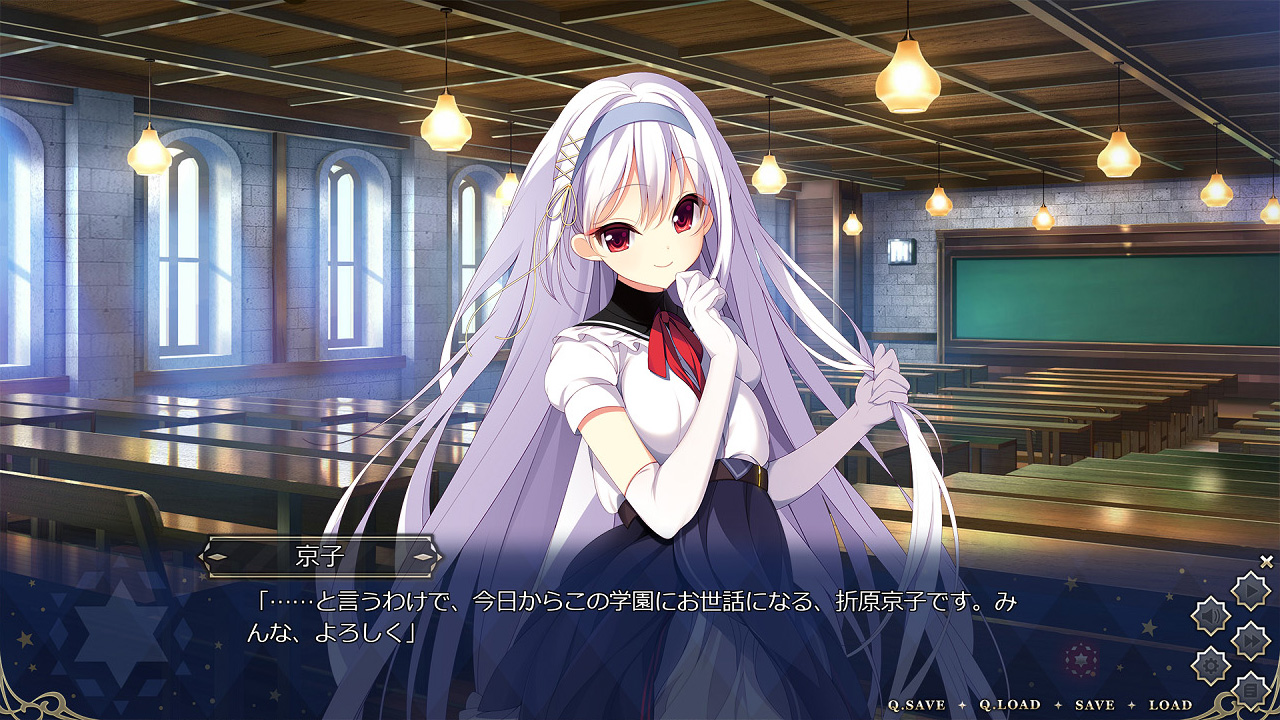Hide the dialogue window with the X
This screenshot has width=1280, height=720.
(1266, 561)
